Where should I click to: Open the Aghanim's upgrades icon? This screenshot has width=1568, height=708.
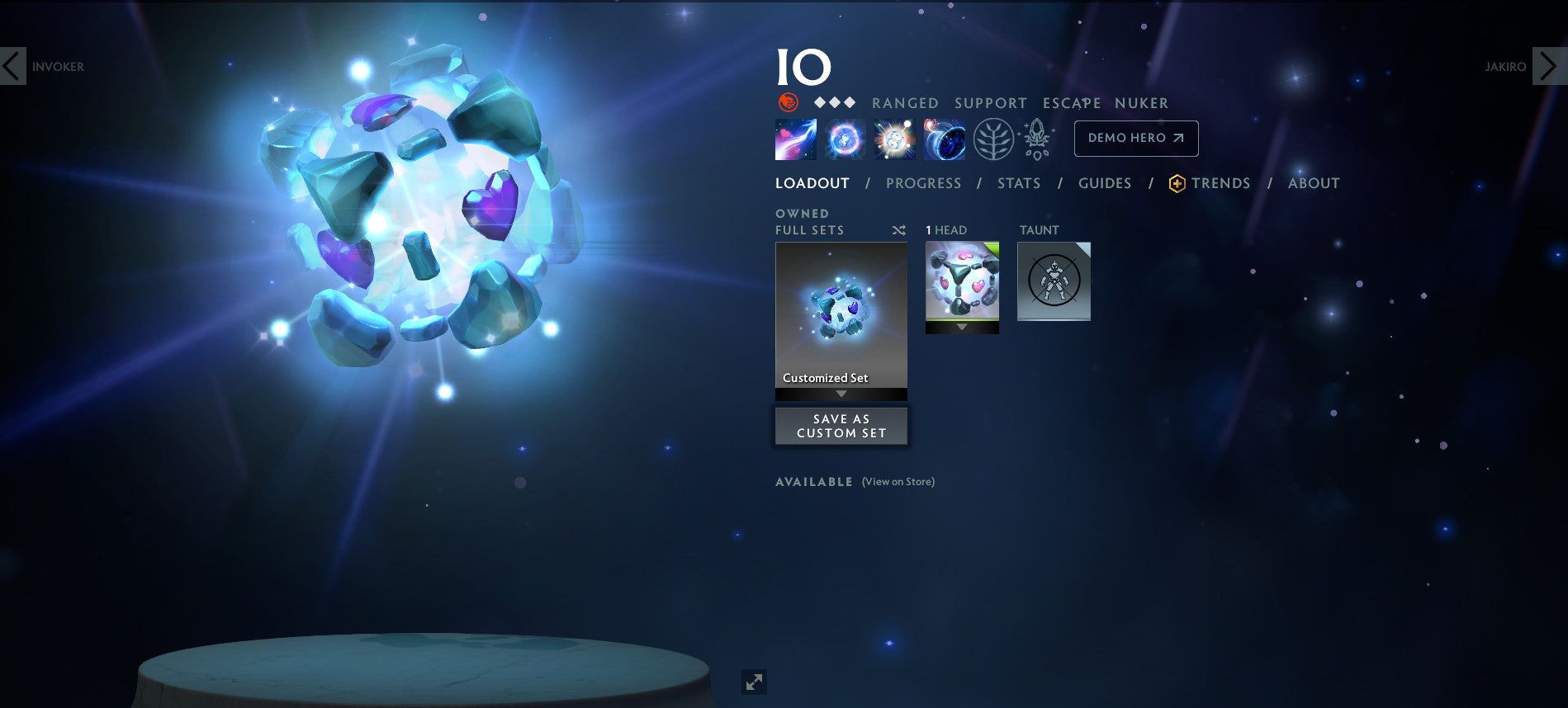point(1036,139)
